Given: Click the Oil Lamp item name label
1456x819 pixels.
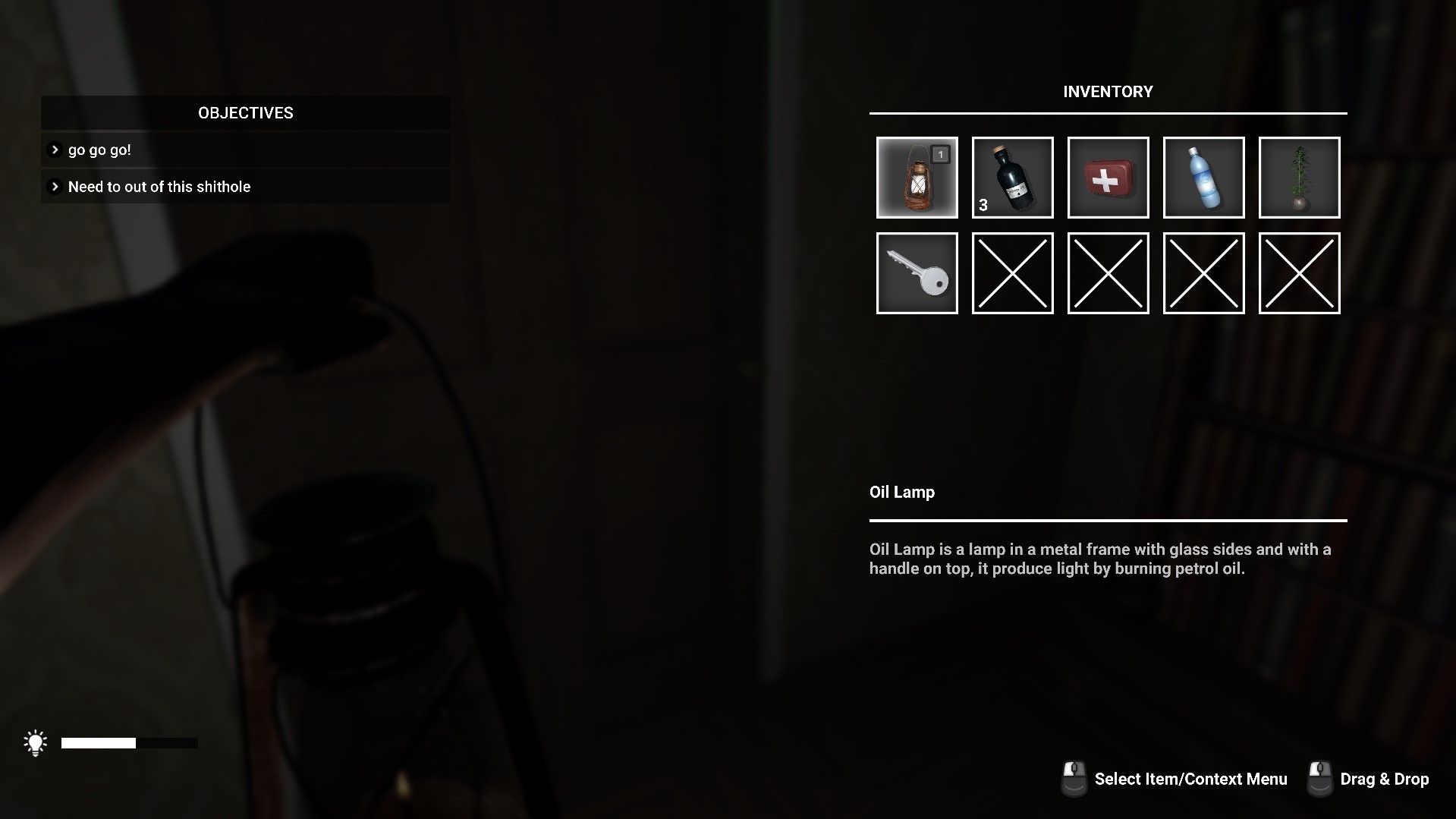Looking at the screenshot, I should [x=902, y=492].
